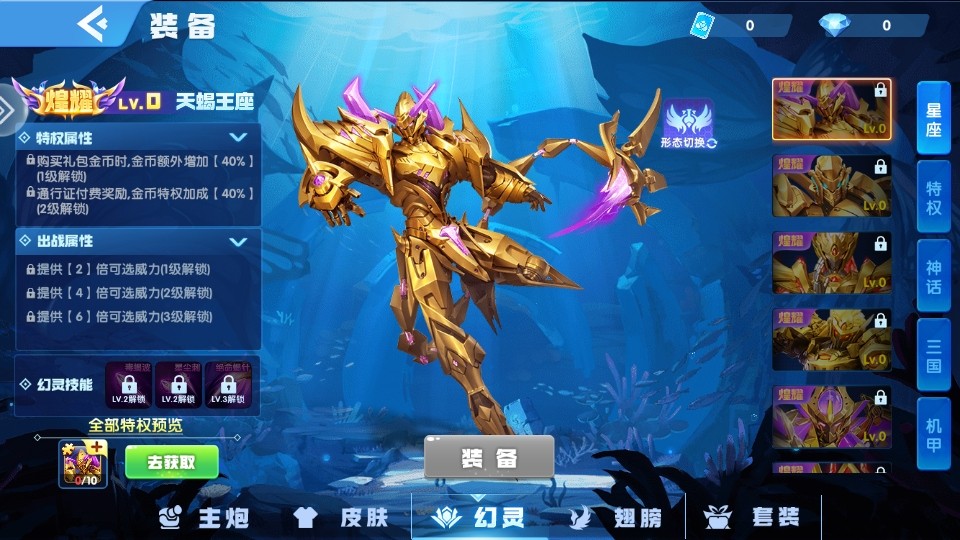Click the green 去获取 button

[171, 462]
